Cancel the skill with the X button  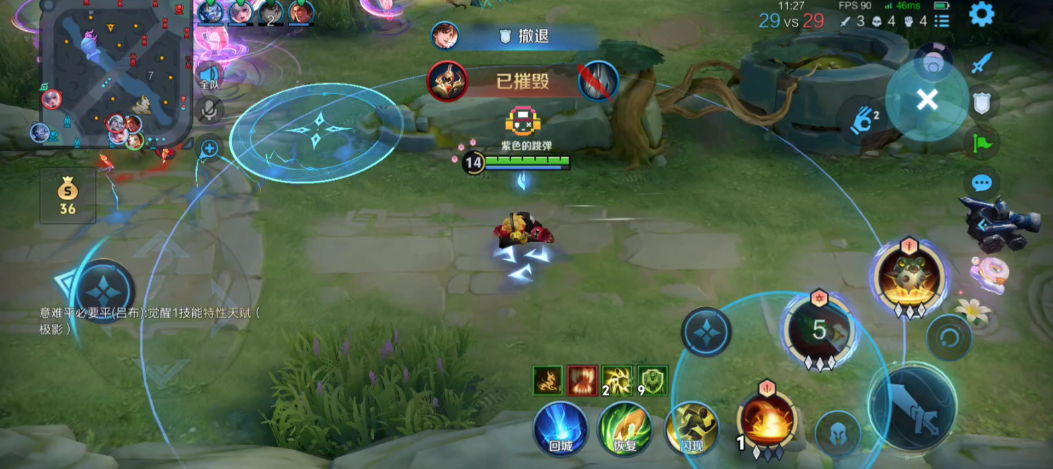(x=927, y=99)
